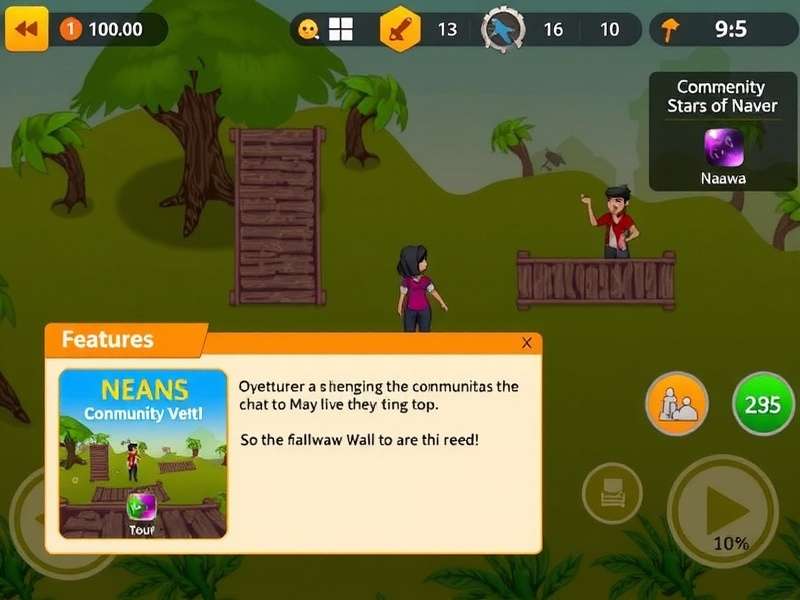
Task: Open the NEANS Community thumbnail
Action: tap(143, 454)
